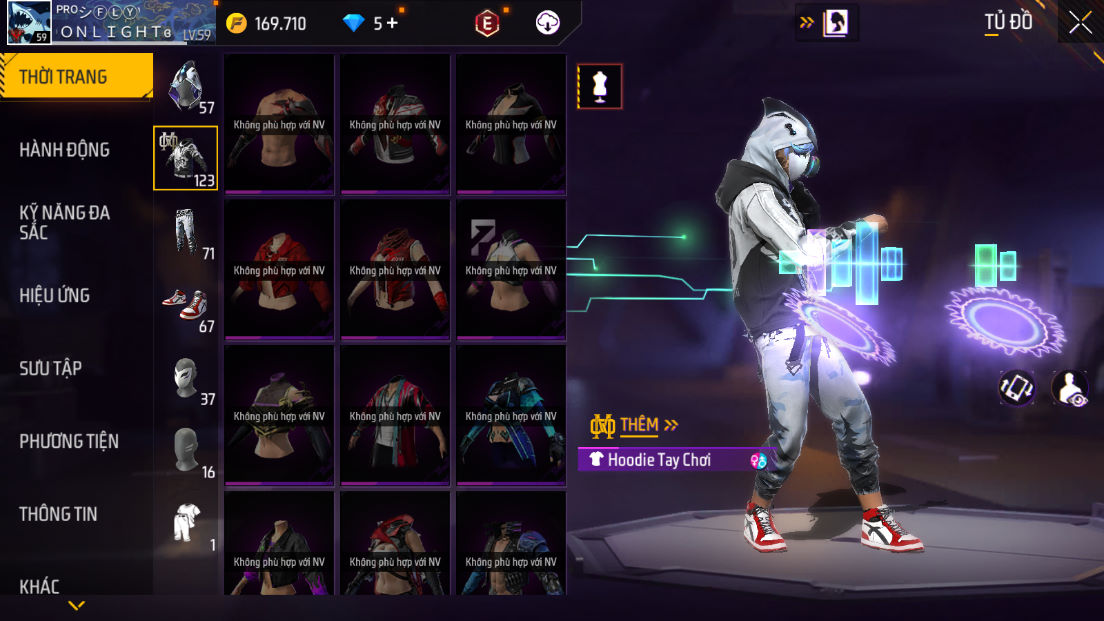Select the Kỹ Năng Đa Sắc tab
The width and height of the screenshot is (1104, 621).
pos(65,222)
